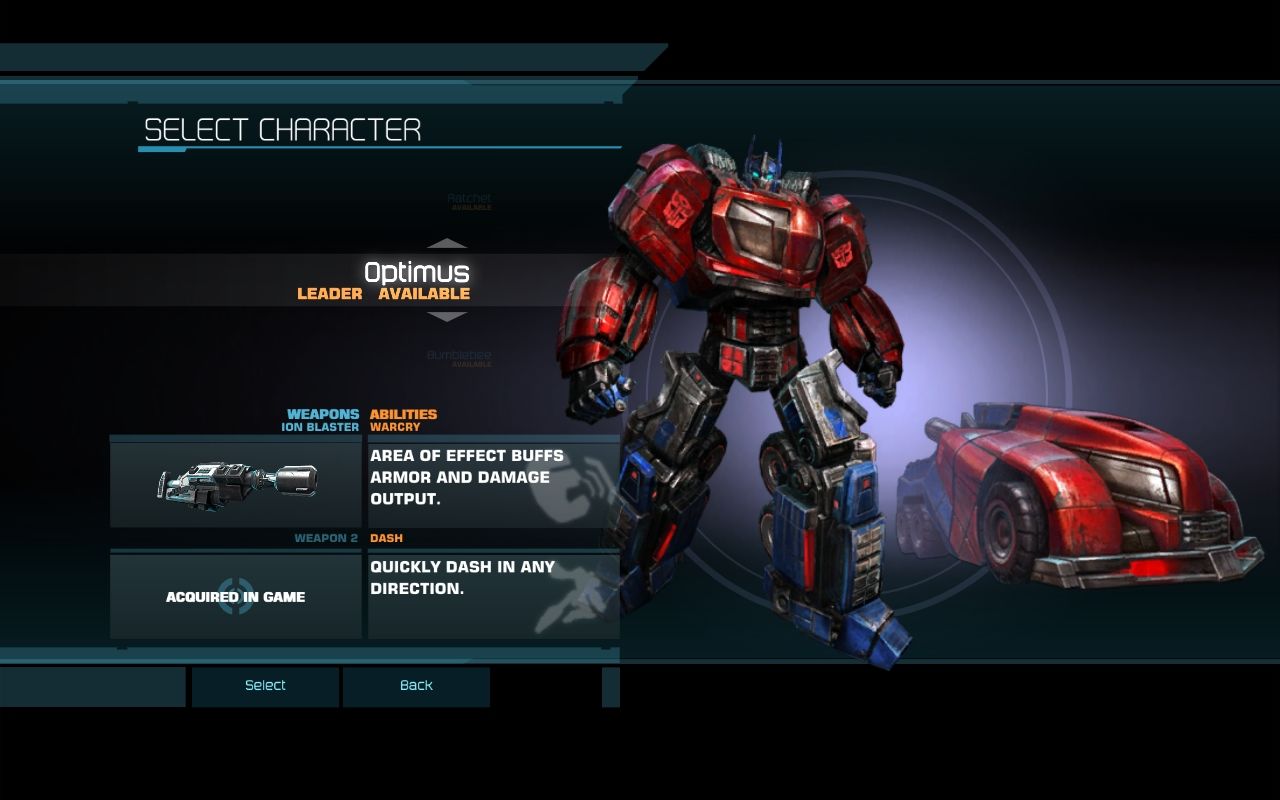The height and width of the screenshot is (800, 1280).
Task: Switch to the WEAPONS section header
Action: point(323,413)
